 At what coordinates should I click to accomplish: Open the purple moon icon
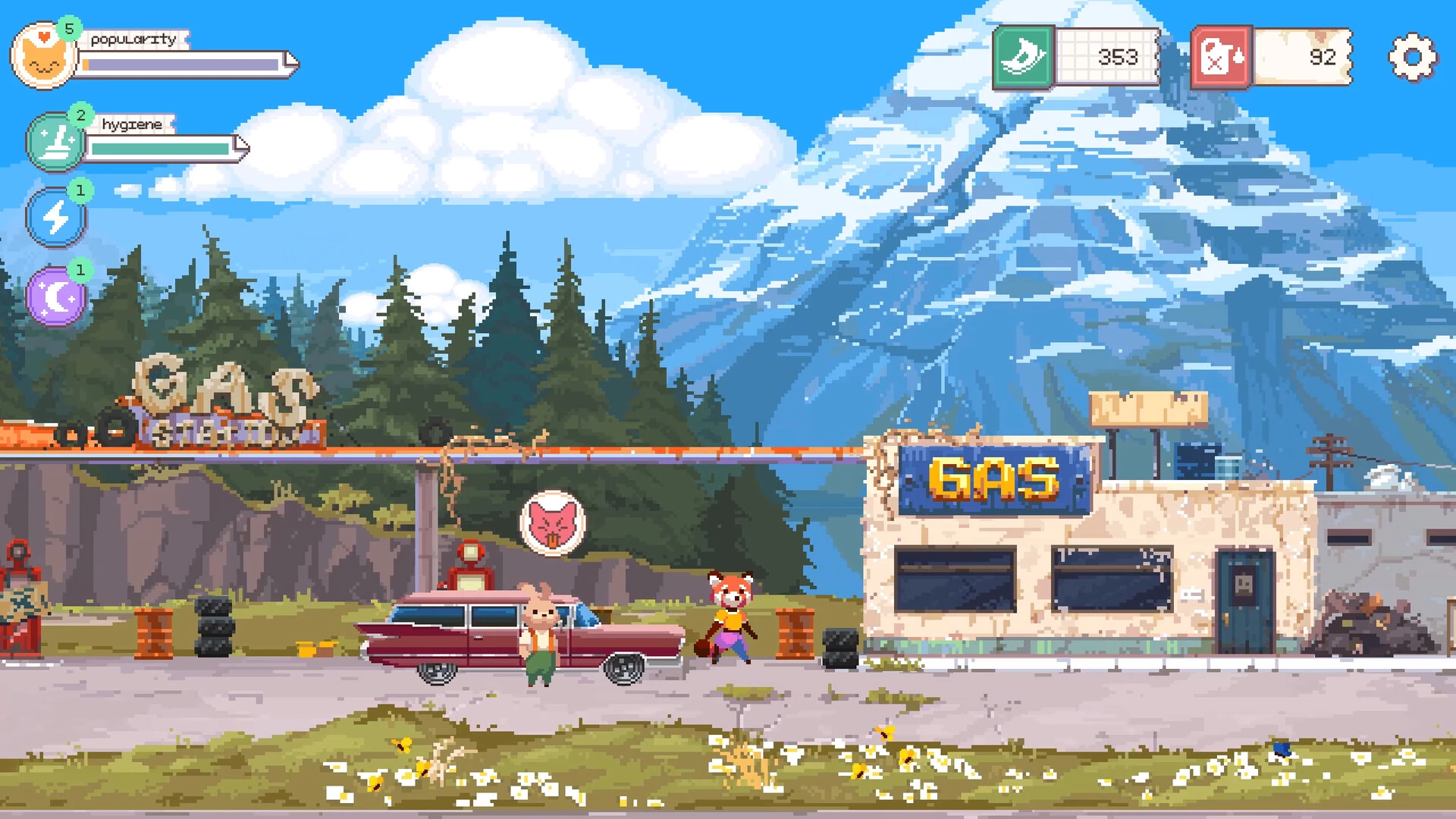55,297
